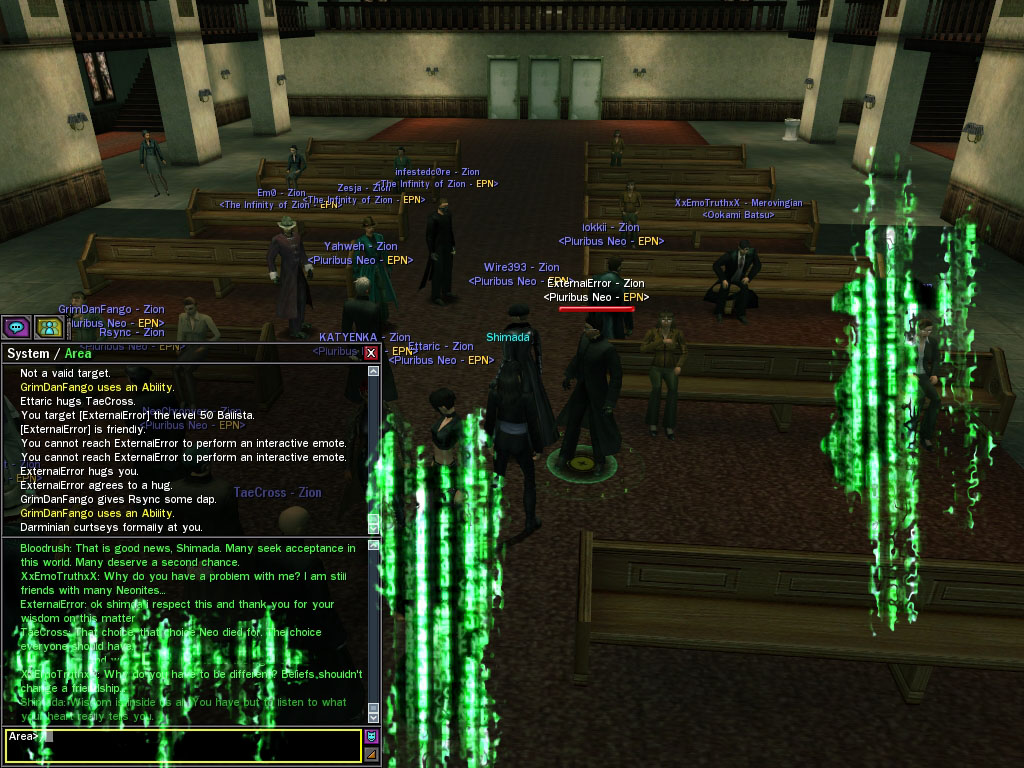Open the purple speech bubble chat icon
Screen dimensions: 1024x768
point(16,327)
